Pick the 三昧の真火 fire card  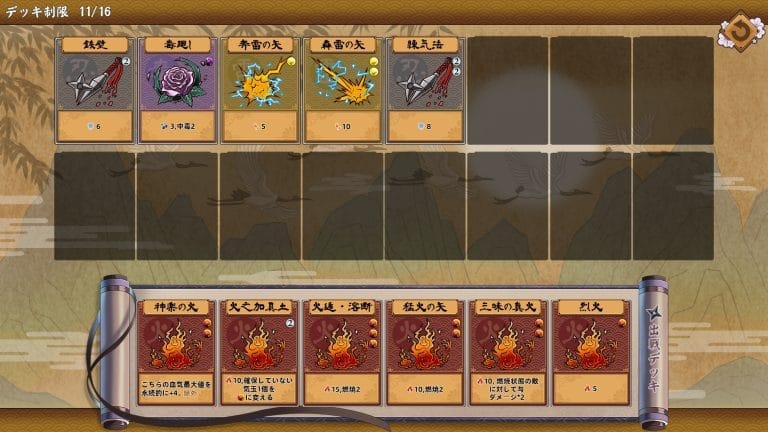coord(508,350)
